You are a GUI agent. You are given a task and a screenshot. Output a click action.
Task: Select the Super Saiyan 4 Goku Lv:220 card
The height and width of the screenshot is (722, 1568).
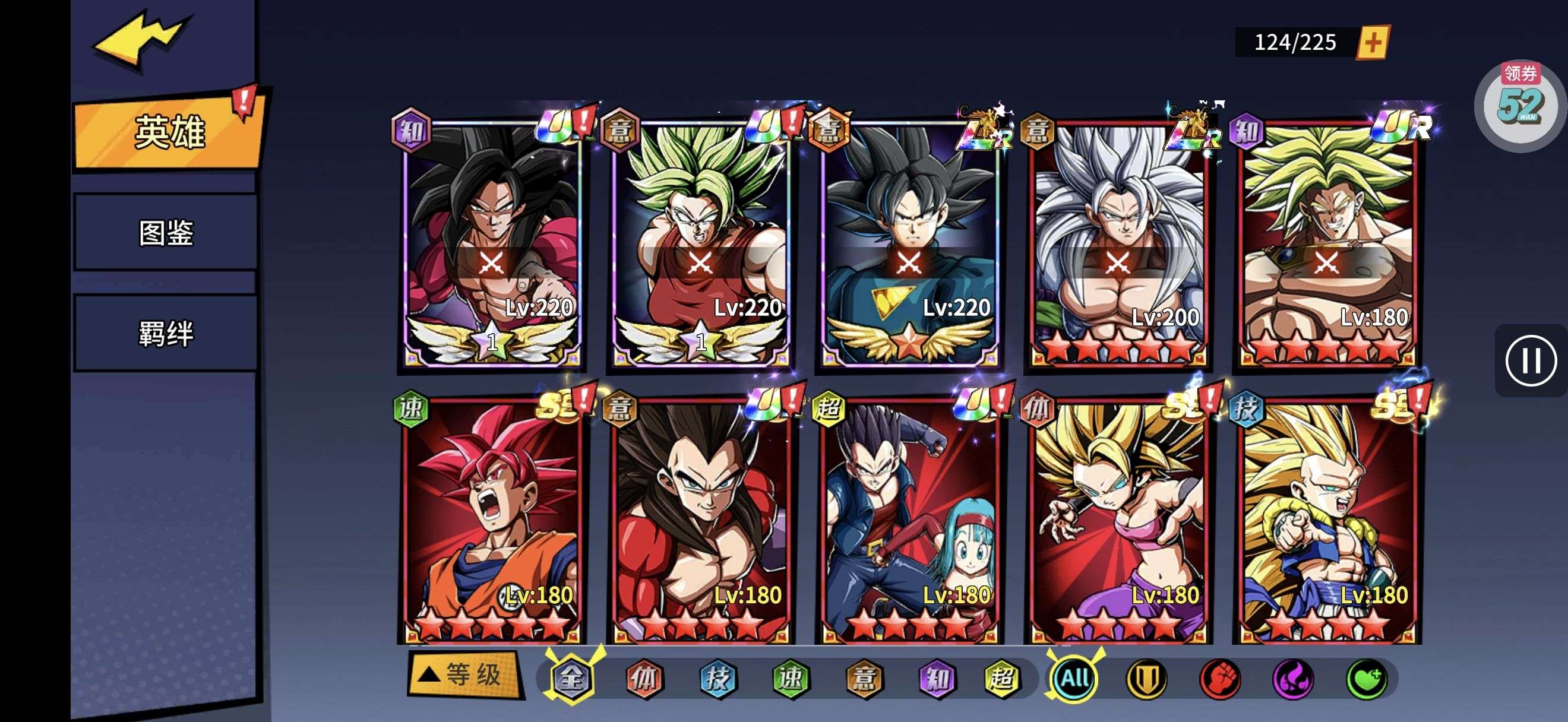pos(491,243)
